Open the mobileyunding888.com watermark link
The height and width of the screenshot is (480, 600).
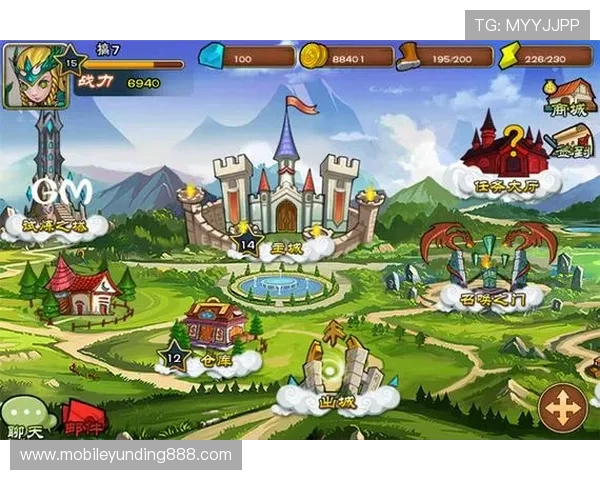point(126,455)
